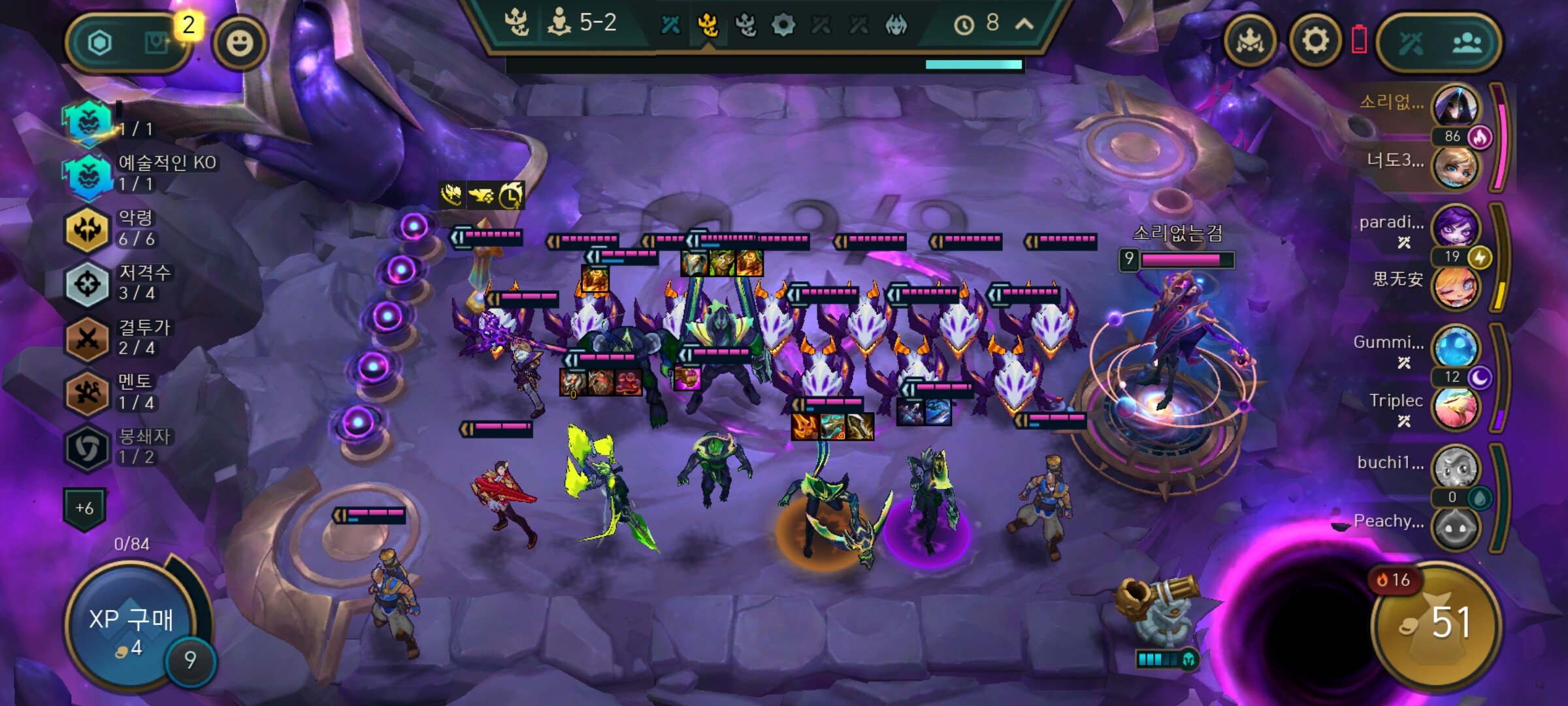The width and height of the screenshot is (1568, 706).
Task: Select the 저격수 trait icon
Action: (x=88, y=284)
